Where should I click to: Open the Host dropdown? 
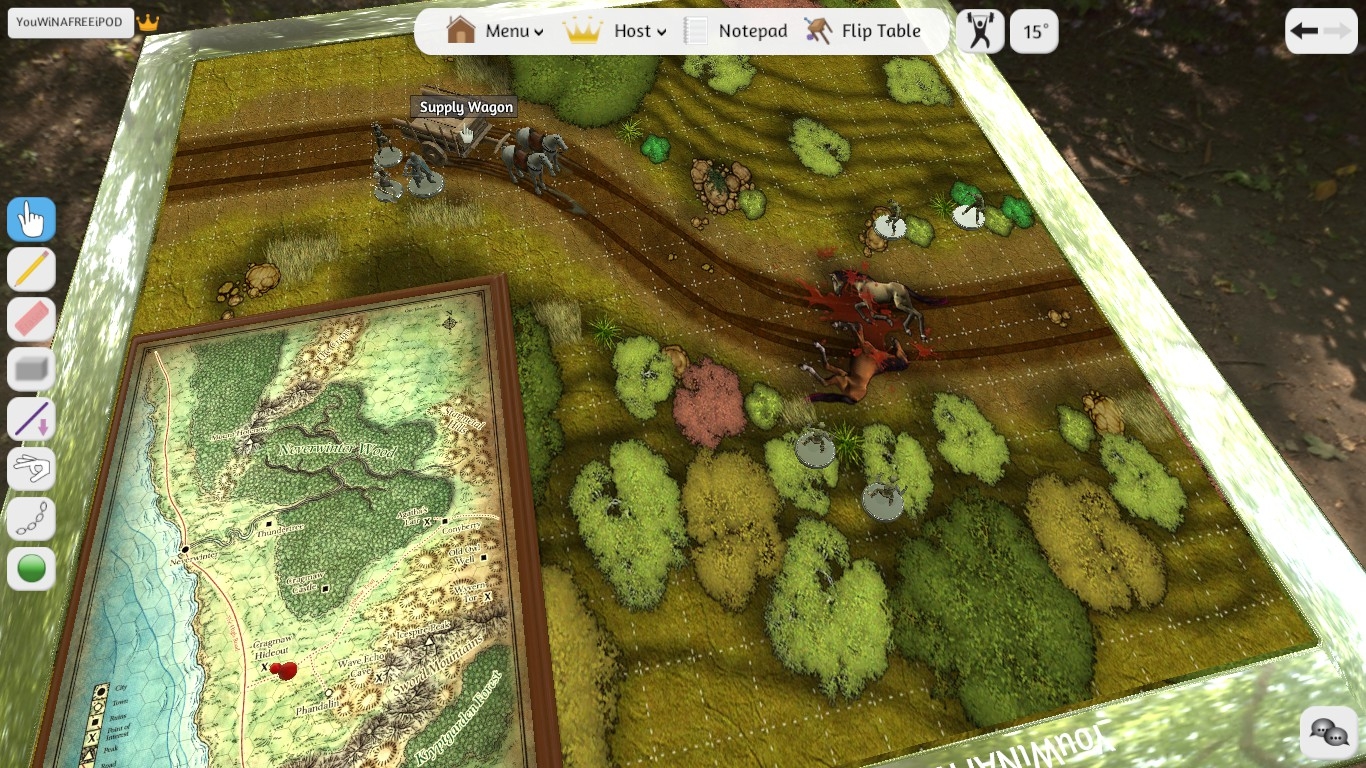[x=615, y=31]
